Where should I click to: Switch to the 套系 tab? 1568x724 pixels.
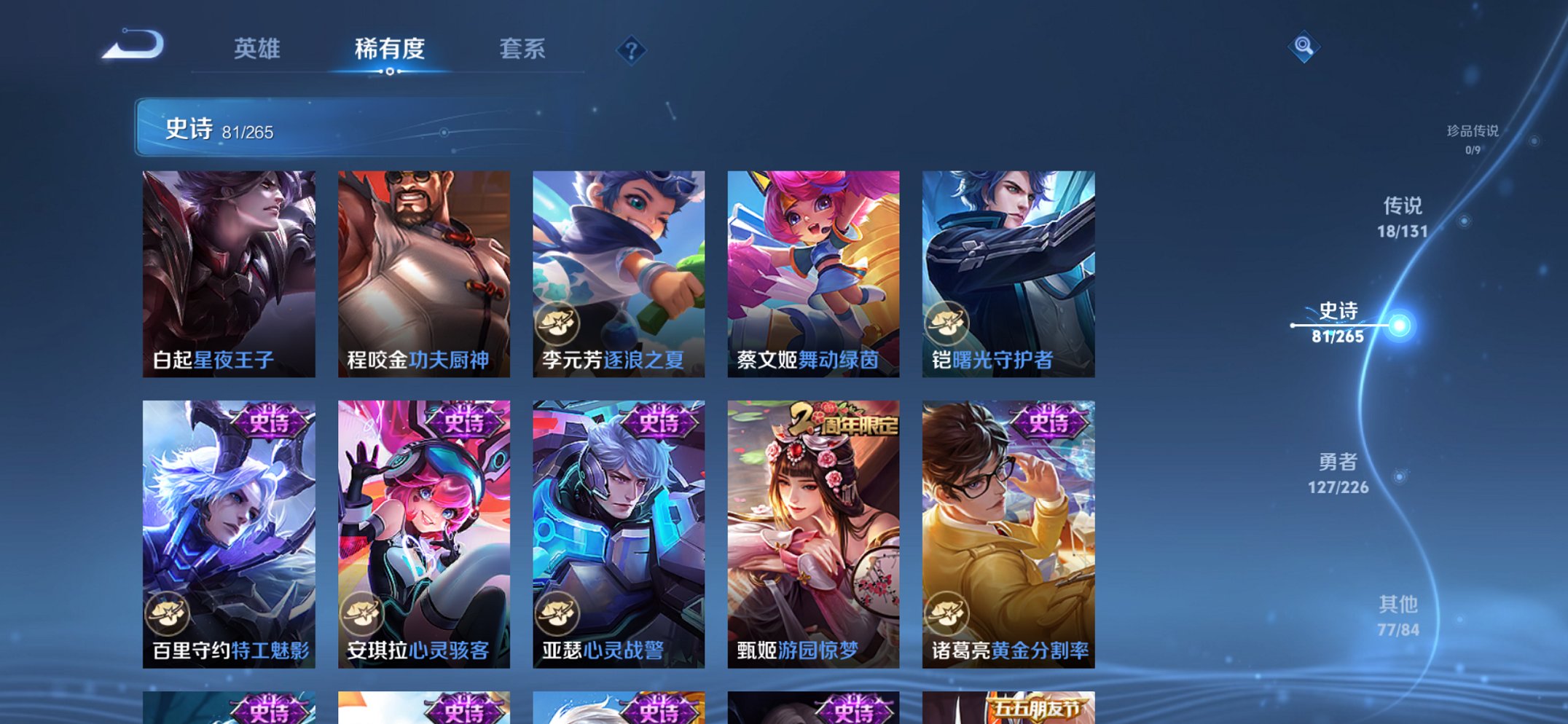coord(522,49)
